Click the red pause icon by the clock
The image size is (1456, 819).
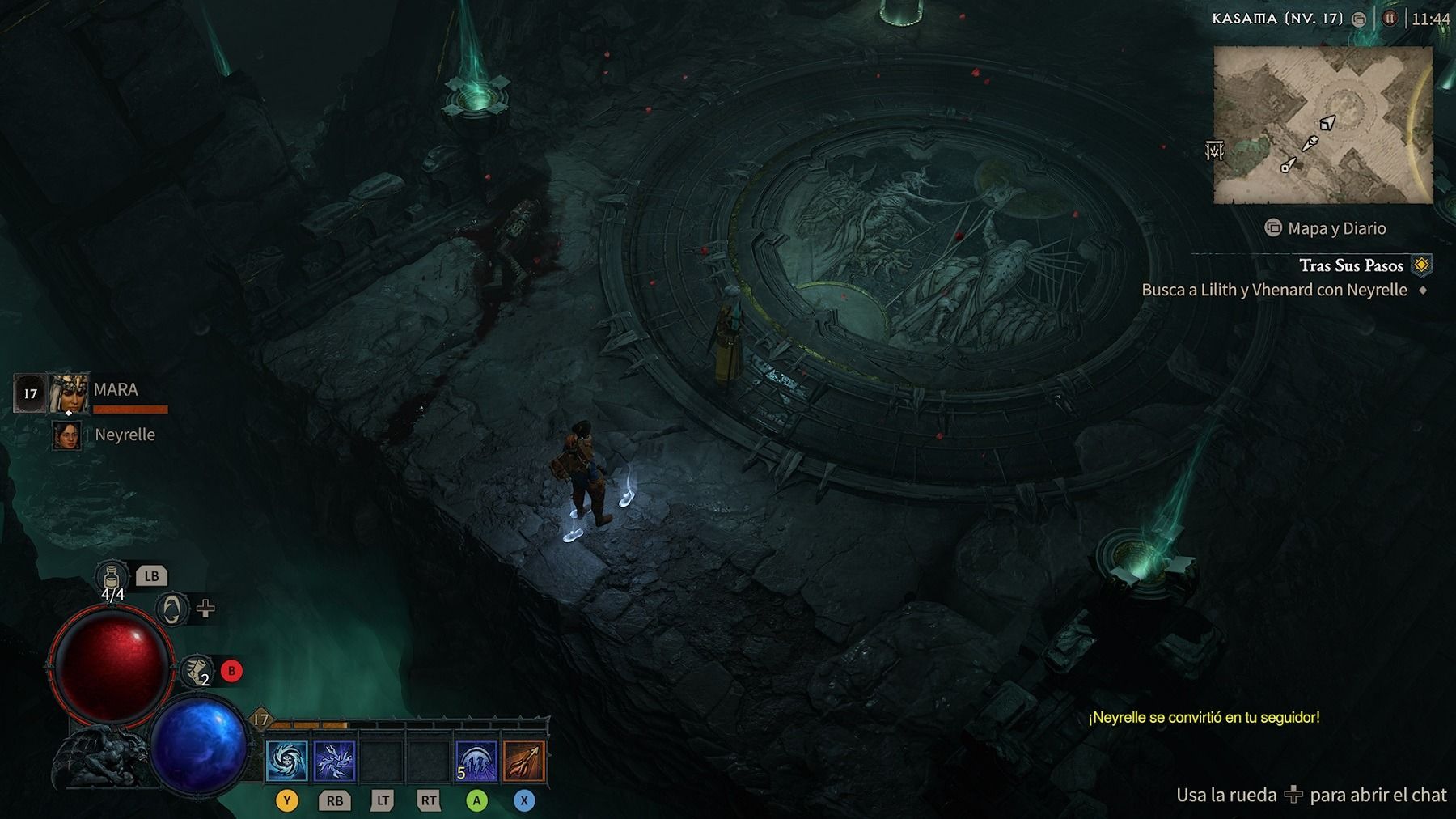click(1390, 18)
